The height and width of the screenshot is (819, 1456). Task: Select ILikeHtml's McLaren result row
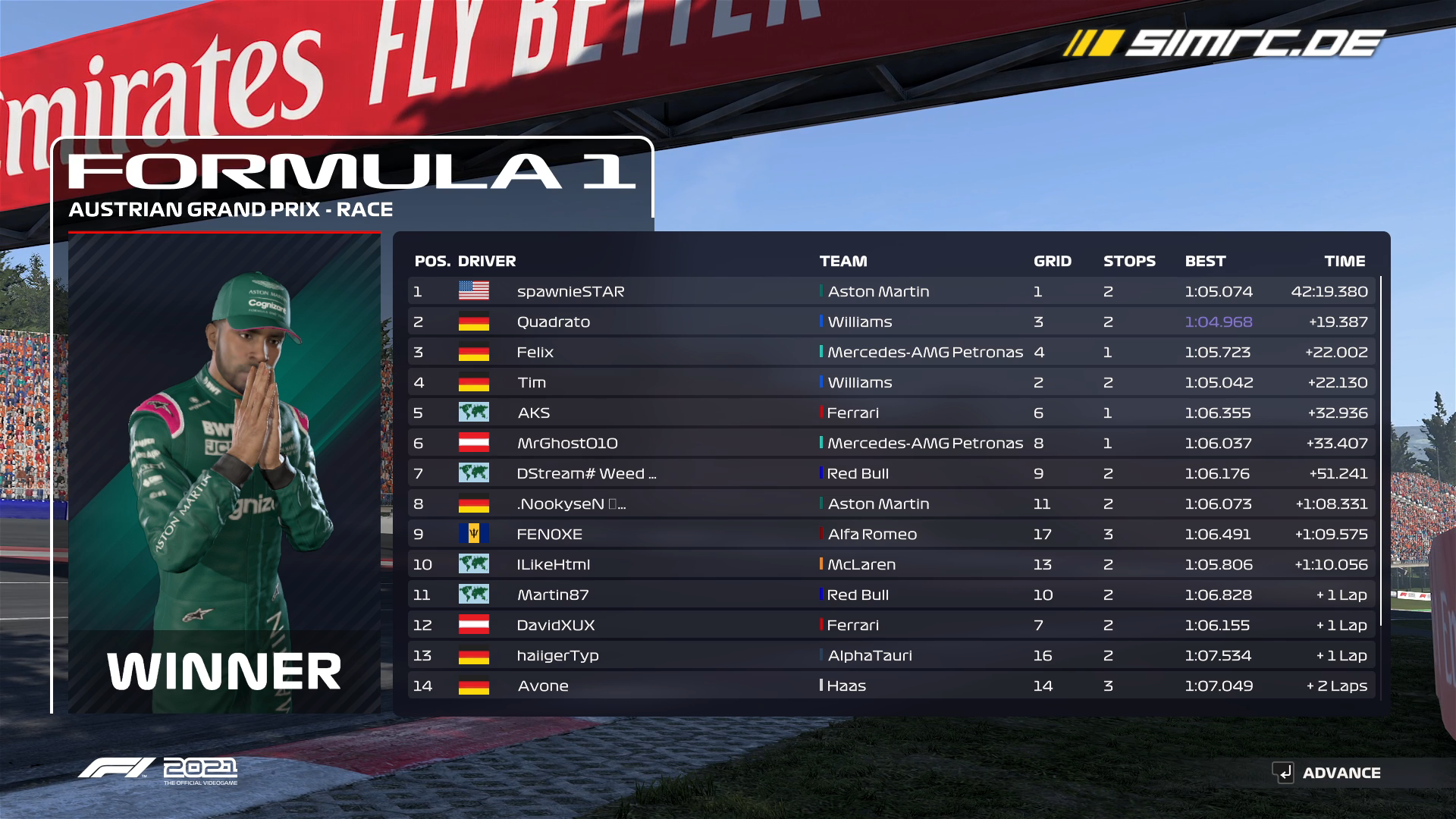pos(891,564)
